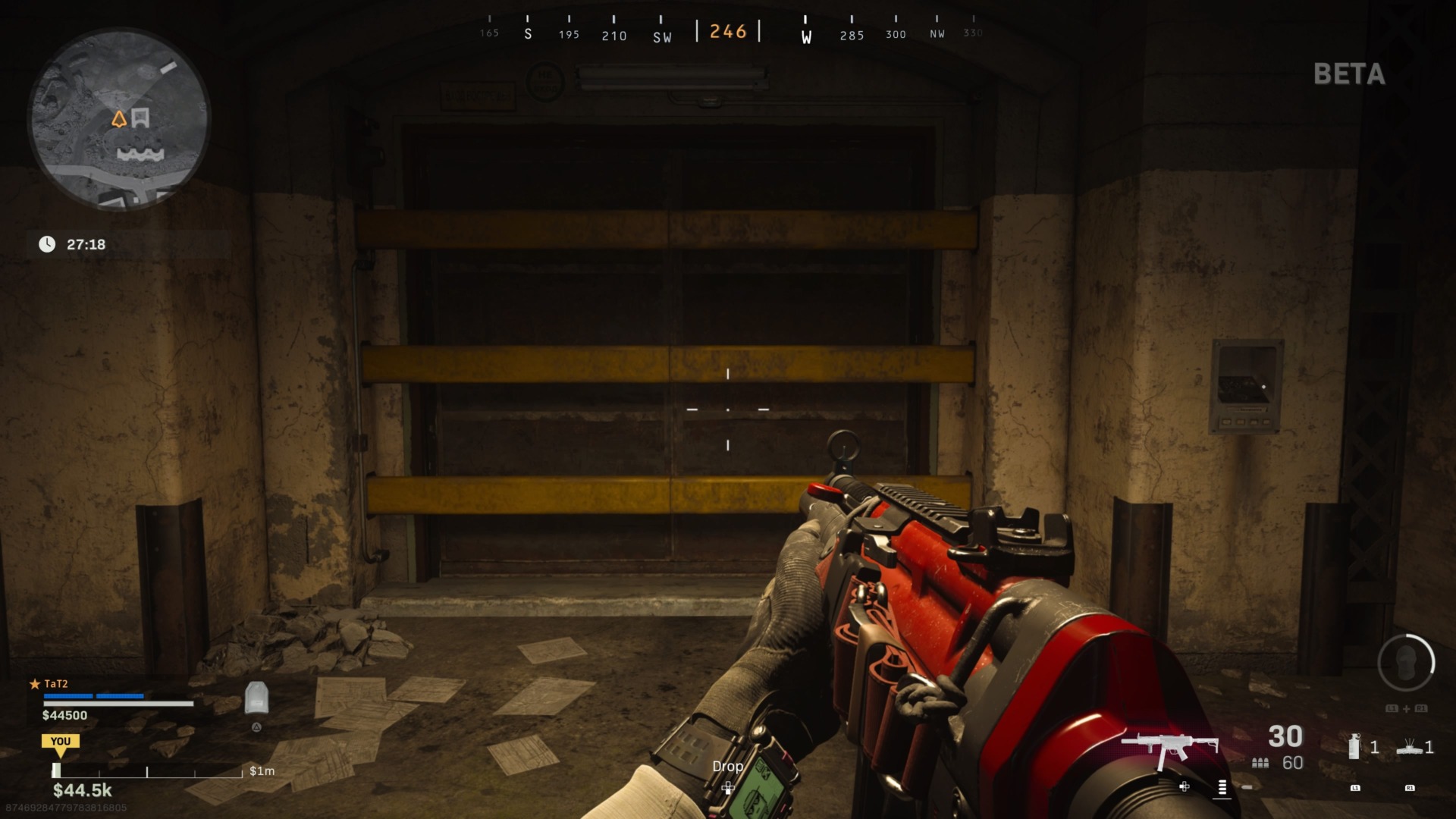
Task: Select the MP5 weapon icon
Action: click(x=1172, y=744)
